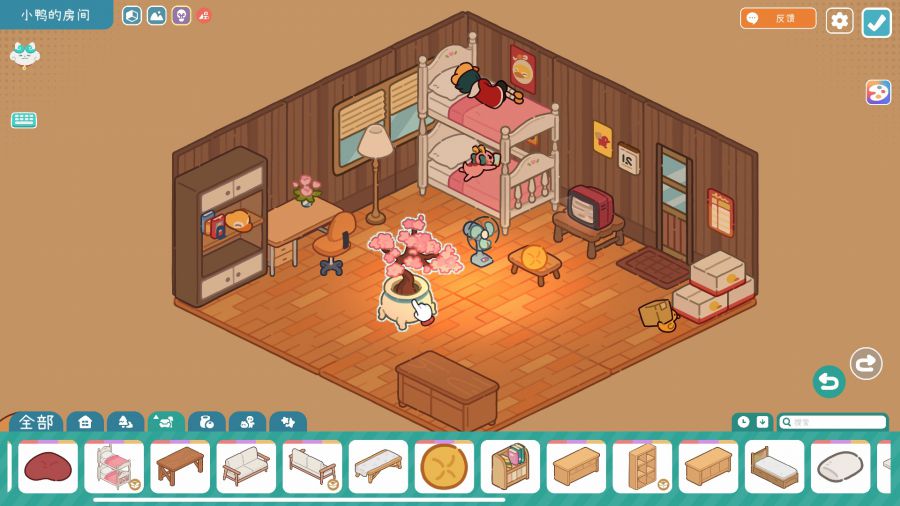Open settings with the gear icon

[839, 20]
